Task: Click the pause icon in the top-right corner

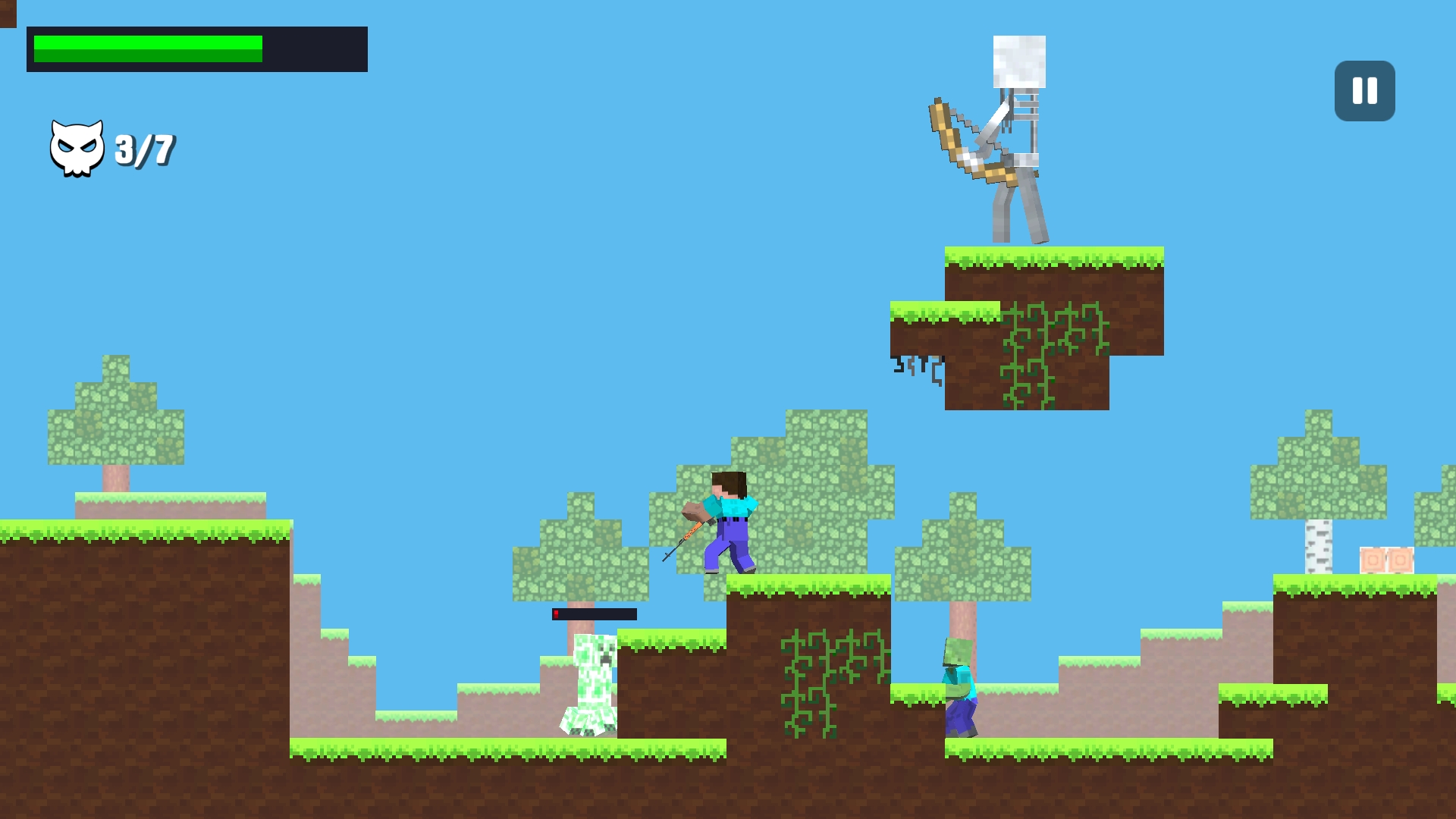Action: coord(1363,91)
